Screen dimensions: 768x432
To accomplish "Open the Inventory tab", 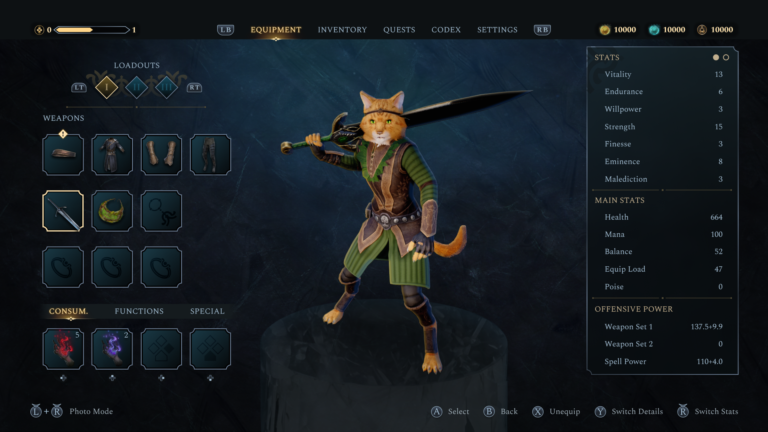I will (342, 30).
